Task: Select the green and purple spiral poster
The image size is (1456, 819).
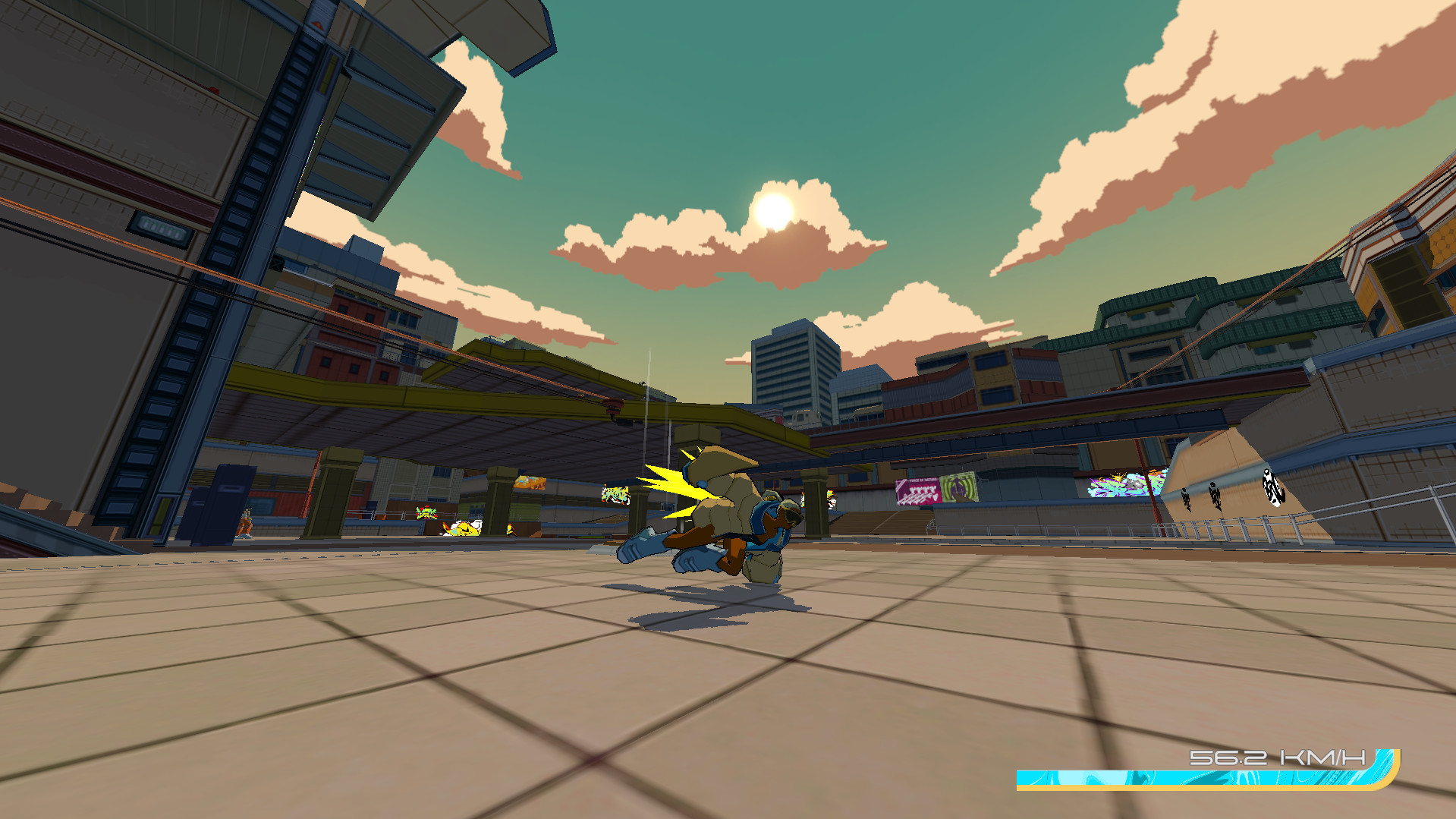Action: (x=960, y=487)
